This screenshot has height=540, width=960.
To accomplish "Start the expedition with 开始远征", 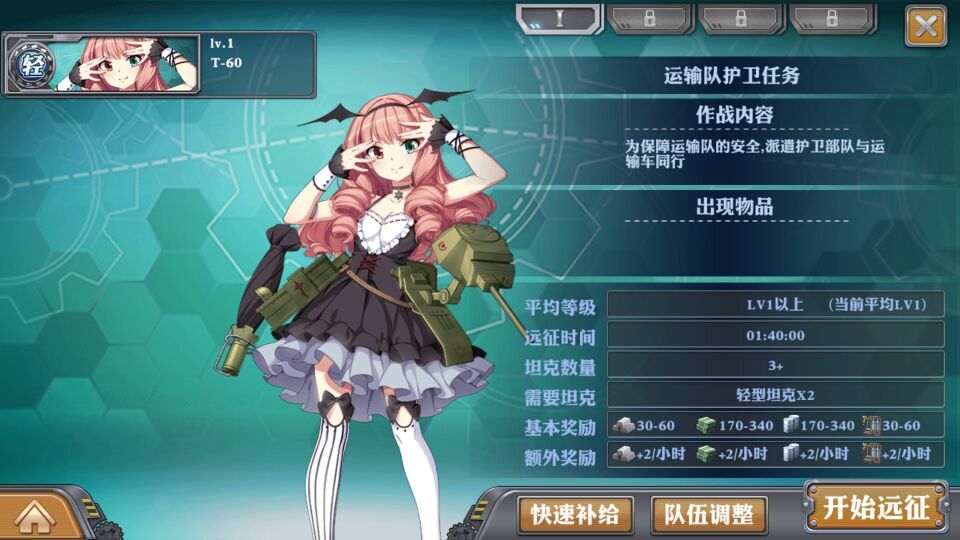I will [x=876, y=508].
